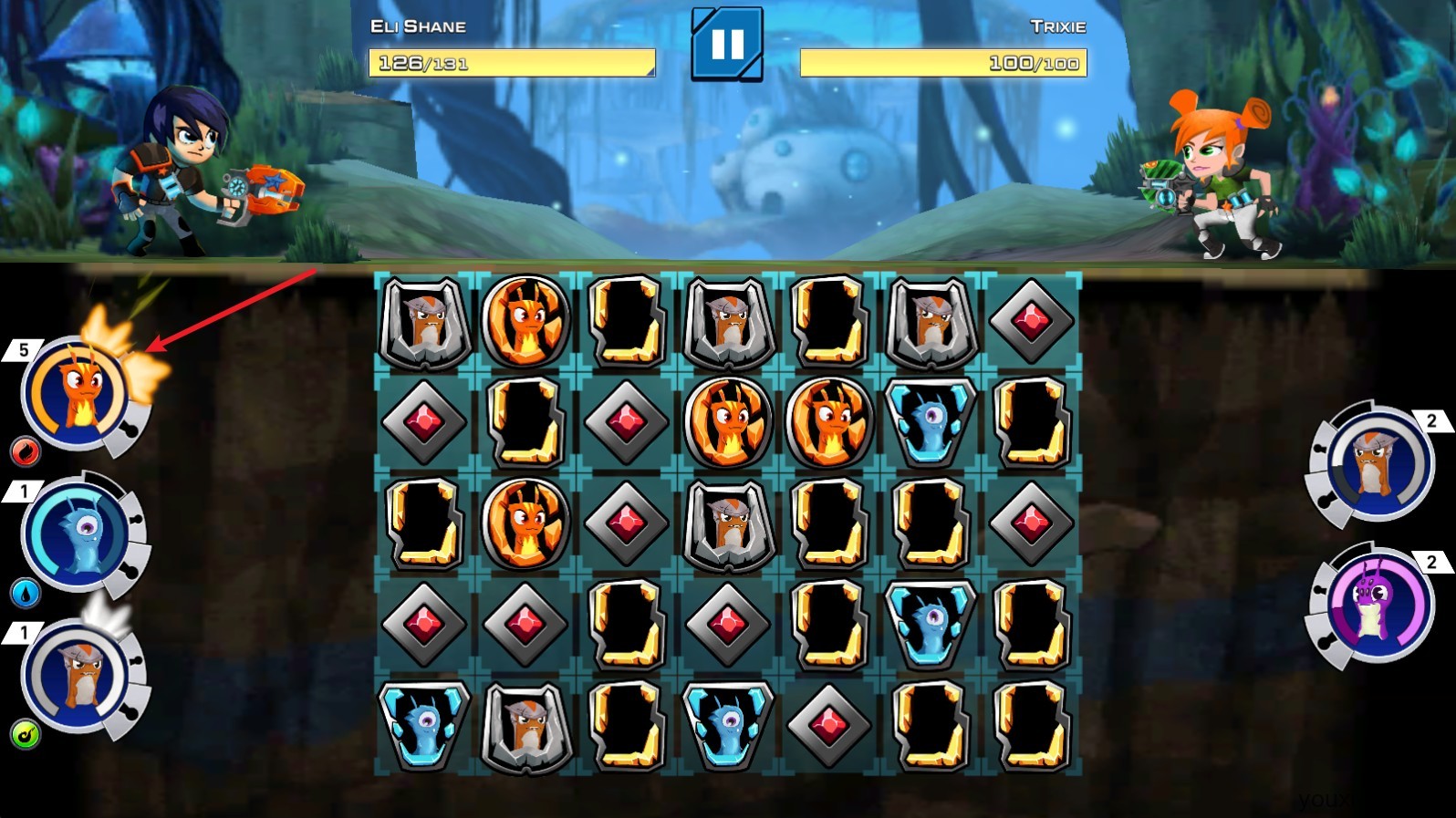The height and width of the screenshot is (818, 1456).
Task: Pause the game with the pause button
Action: (726, 44)
